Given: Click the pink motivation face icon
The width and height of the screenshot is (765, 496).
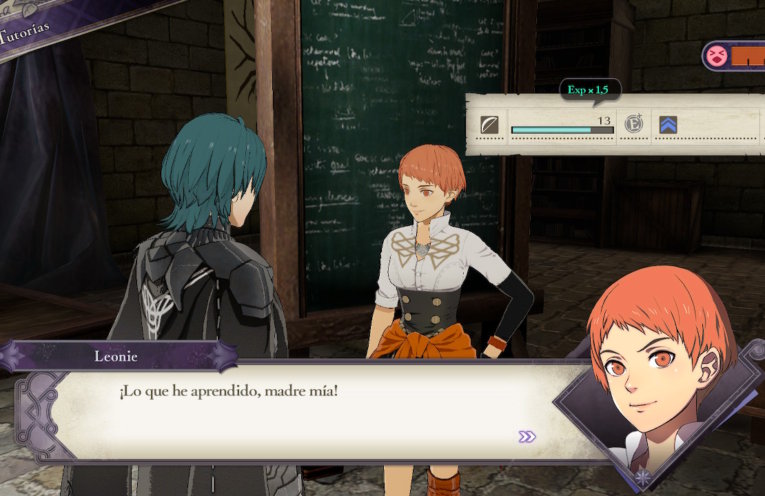Looking at the screenshot, I should click(716, 54).
